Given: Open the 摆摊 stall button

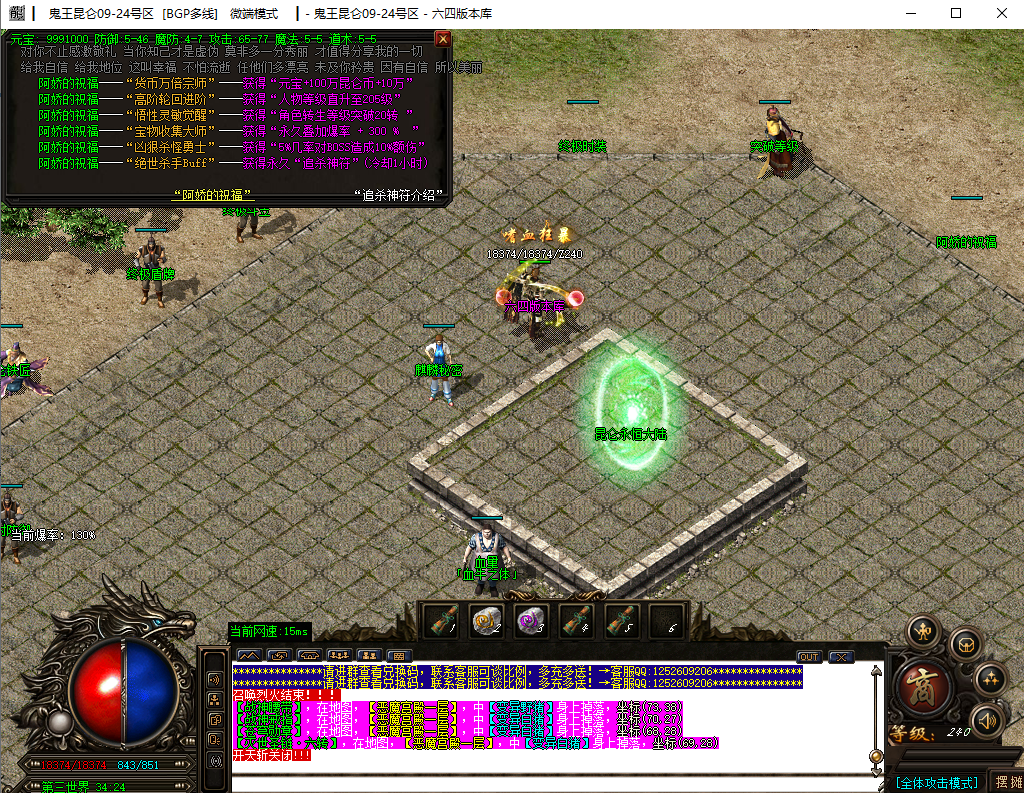Looking at the screenshot, I should point(1006,782).
